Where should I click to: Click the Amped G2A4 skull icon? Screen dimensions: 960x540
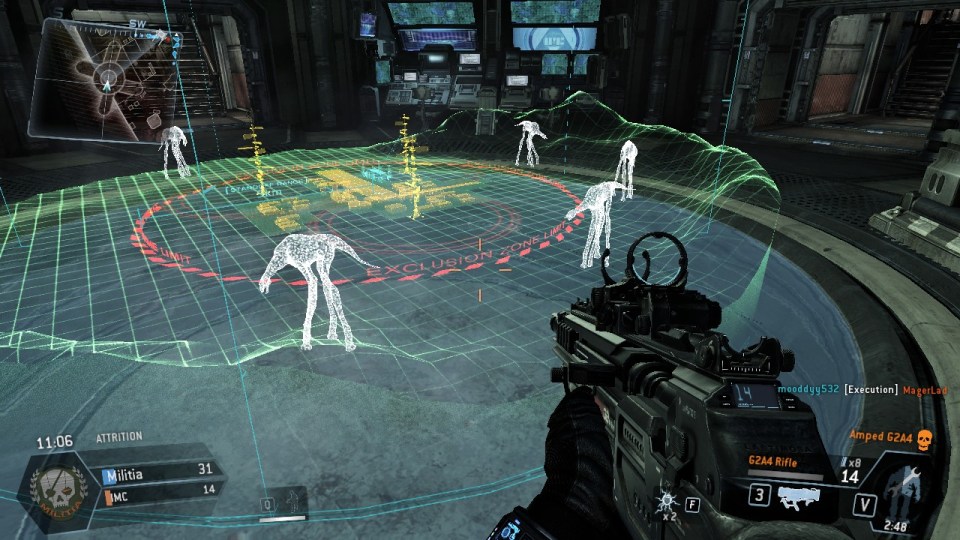924,437
